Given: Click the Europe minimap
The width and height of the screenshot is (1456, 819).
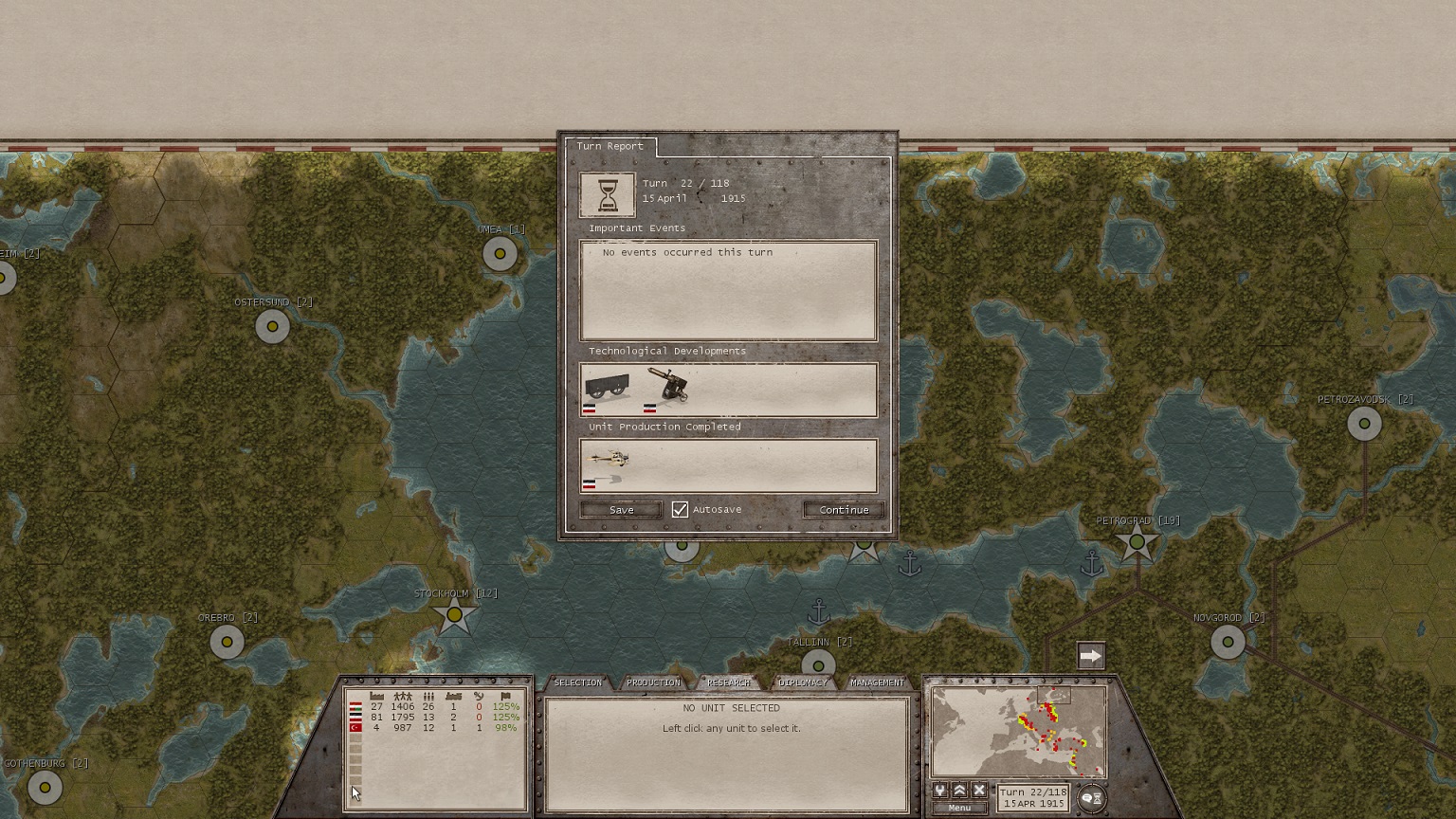Looking at the screenshot, I should pyautogui.click(x=1018, y=732).
